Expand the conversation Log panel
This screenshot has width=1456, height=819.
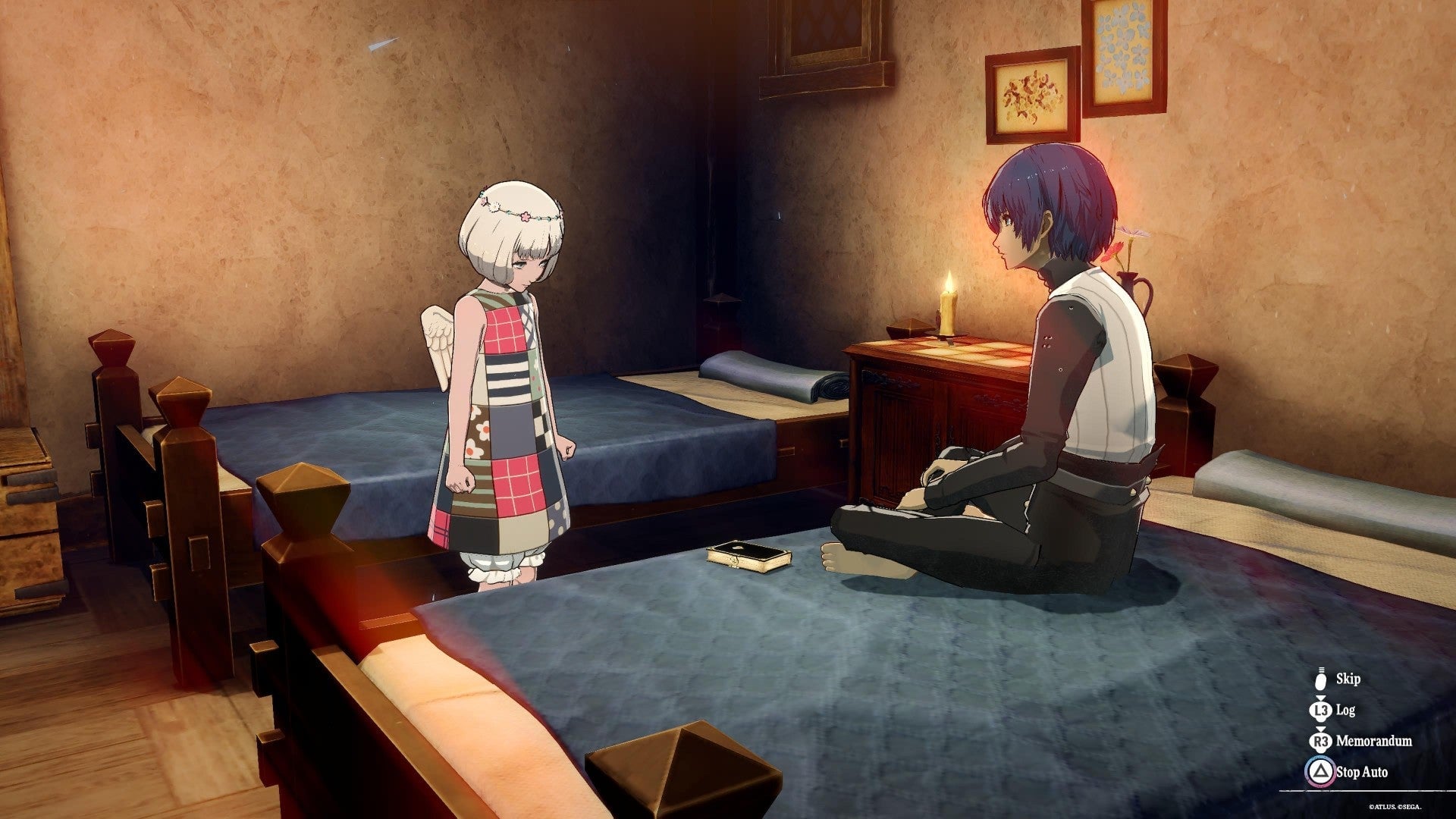pos(1345,710)
